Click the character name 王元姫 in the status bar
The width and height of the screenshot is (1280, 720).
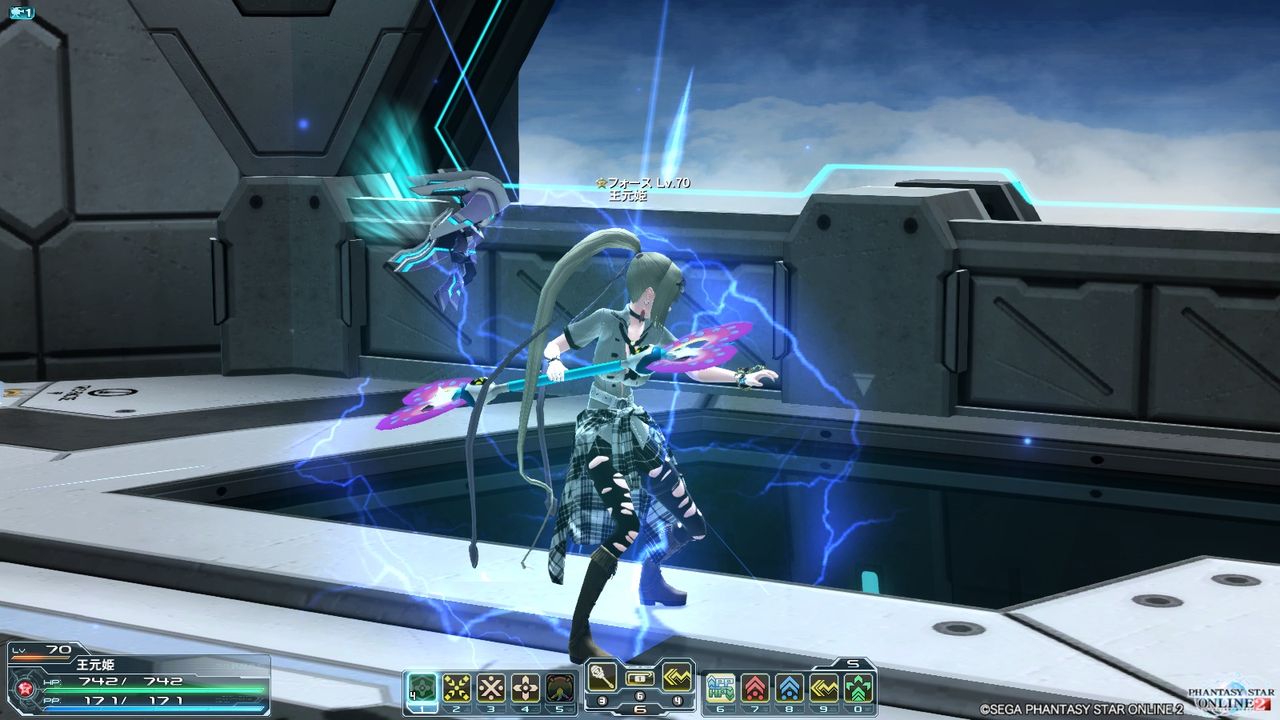coord(95,663)
